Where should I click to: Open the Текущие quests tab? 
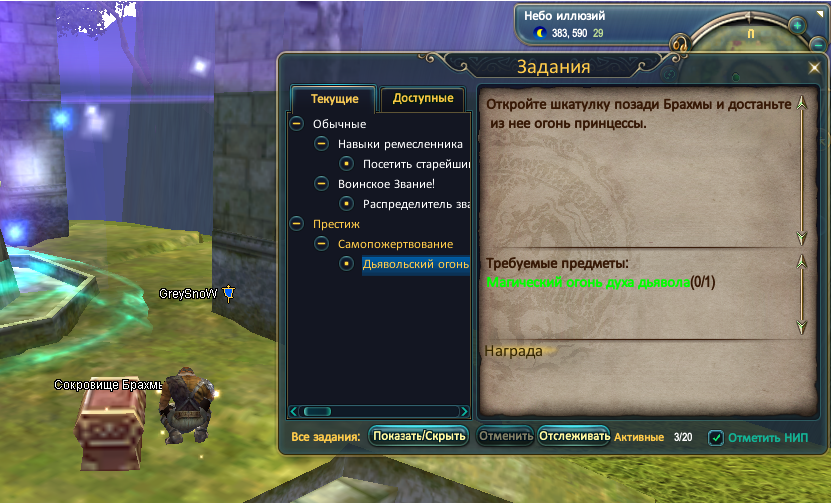333,99
